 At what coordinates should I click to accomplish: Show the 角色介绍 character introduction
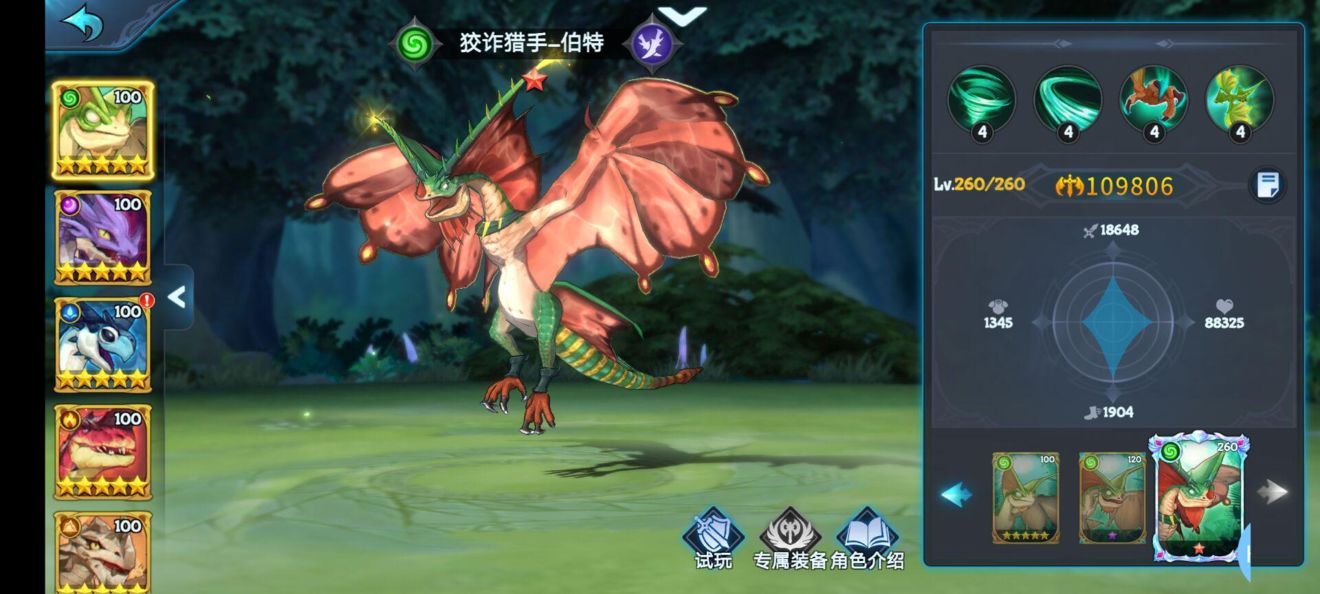click(867, 540)
